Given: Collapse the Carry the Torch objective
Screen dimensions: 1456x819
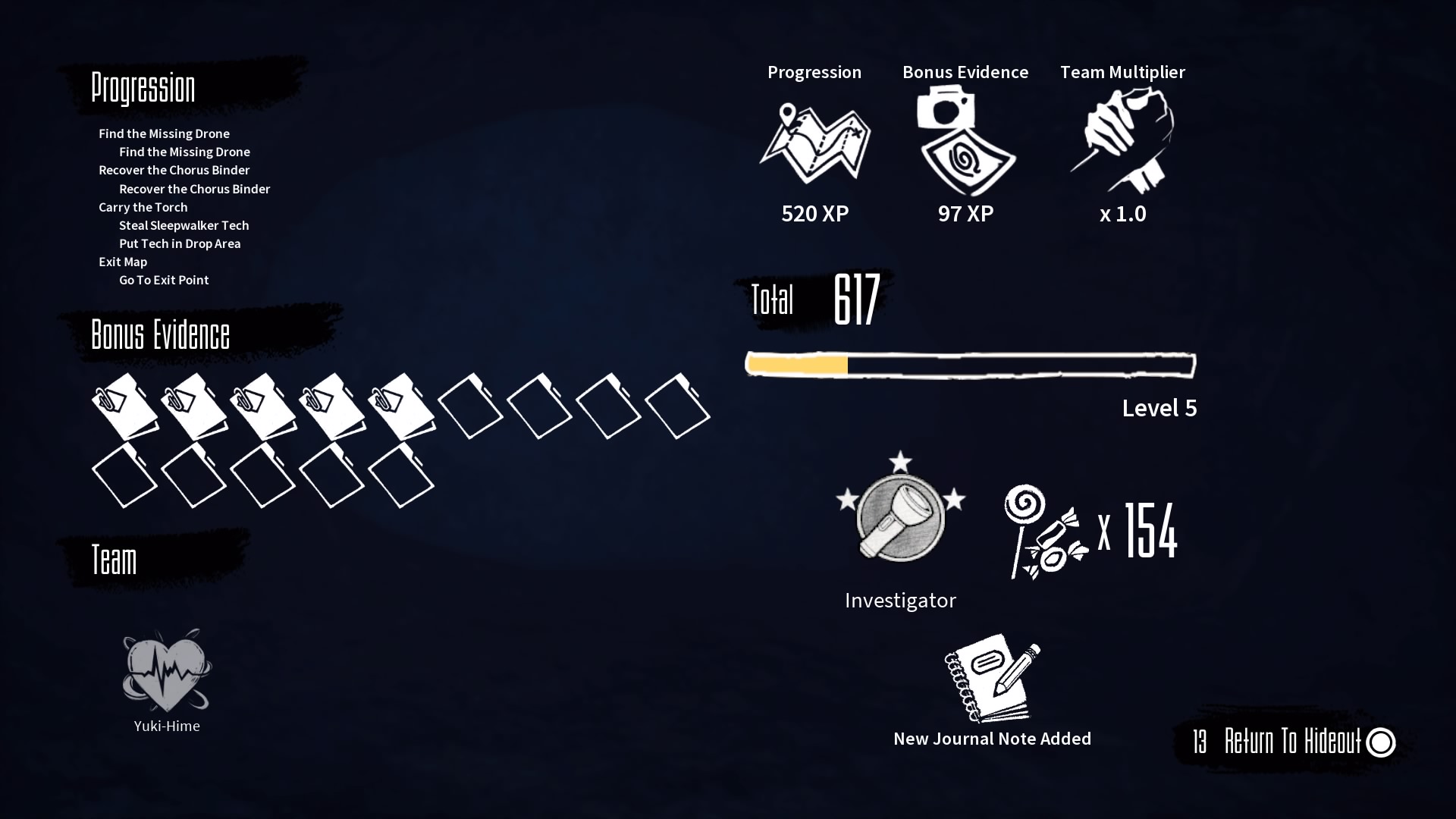Looking at the screenshot, I should click(143, 207).
